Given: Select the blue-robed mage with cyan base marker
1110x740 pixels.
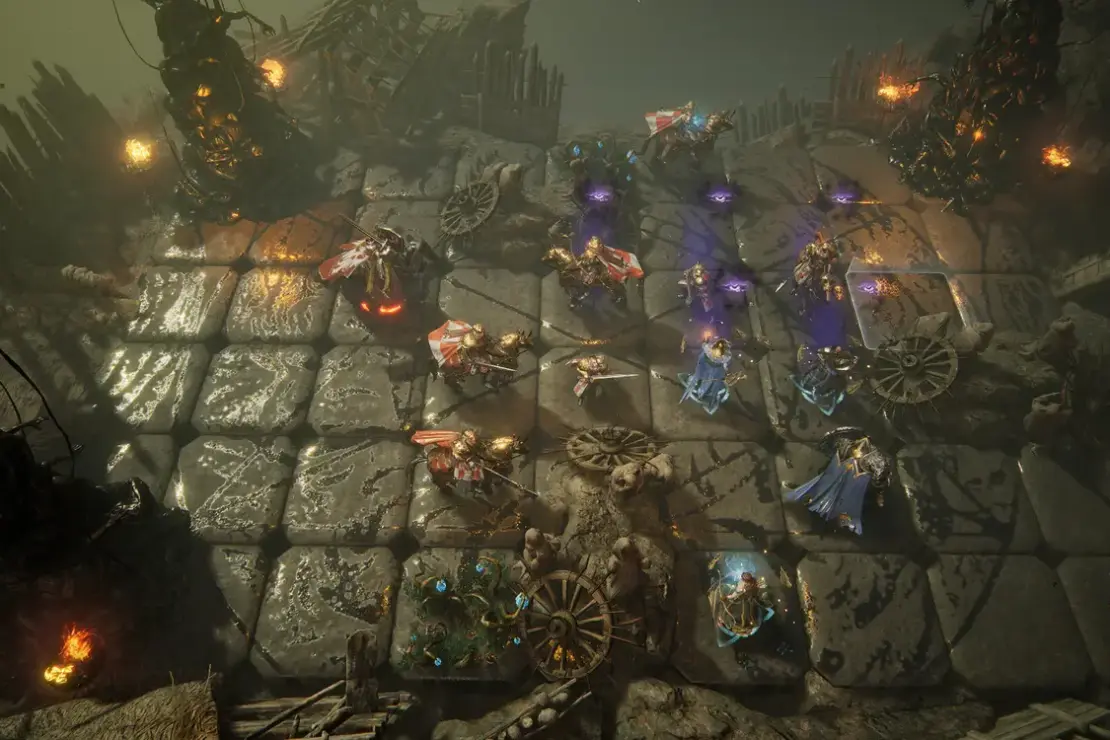Looking at the screenshot, I should [708, 375].
